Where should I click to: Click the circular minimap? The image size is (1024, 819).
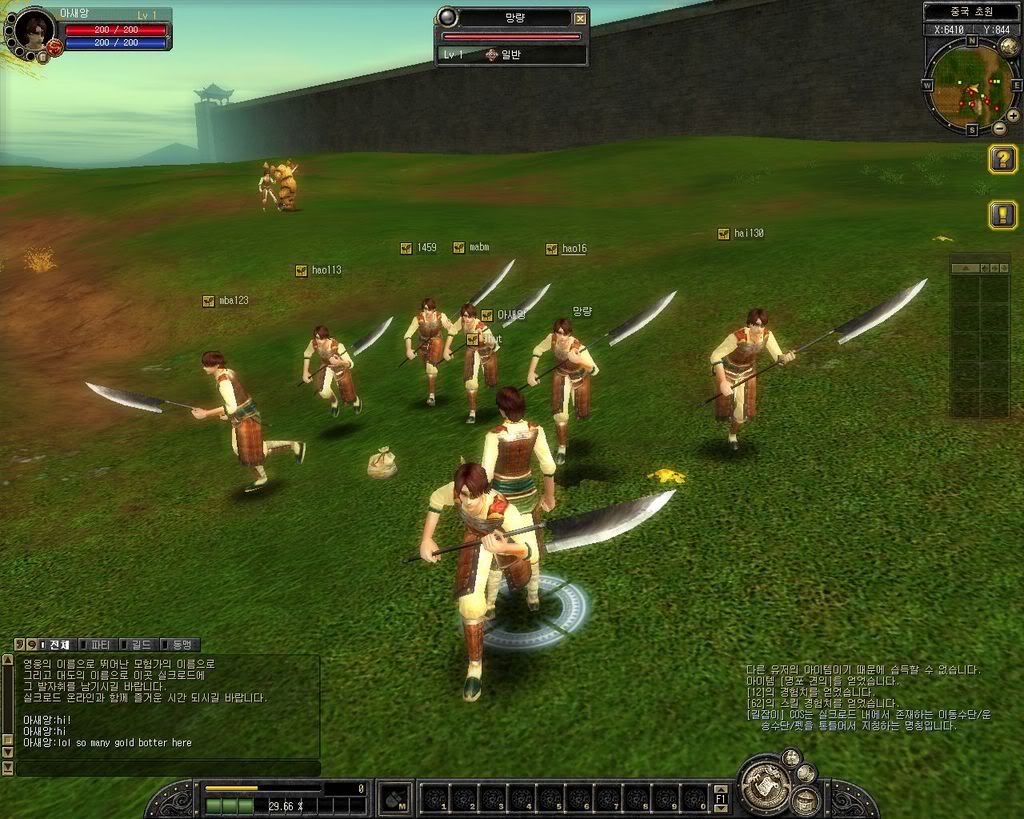(x=970, y=86)
